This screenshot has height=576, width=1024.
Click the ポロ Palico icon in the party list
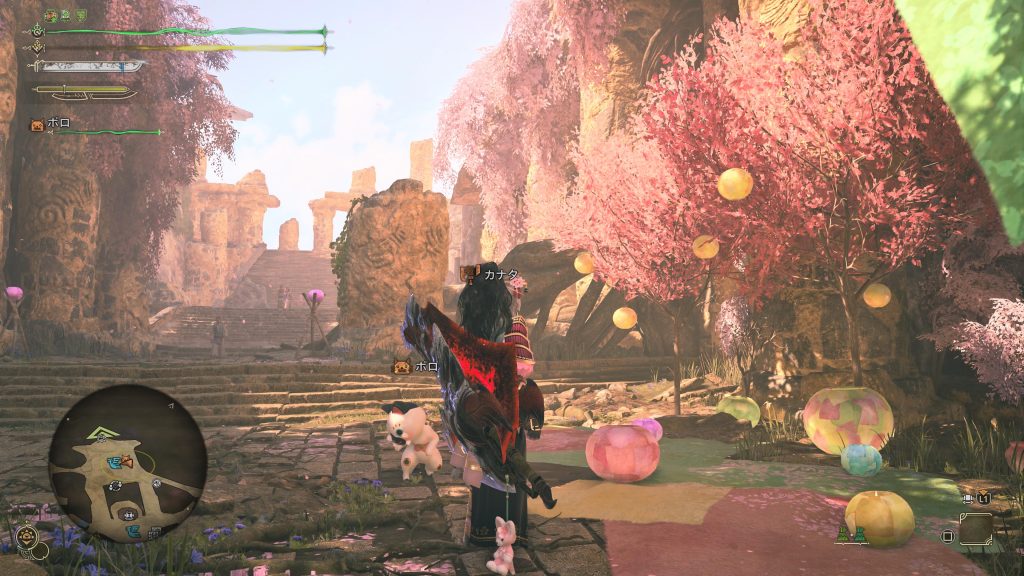(x=37, y=125)
